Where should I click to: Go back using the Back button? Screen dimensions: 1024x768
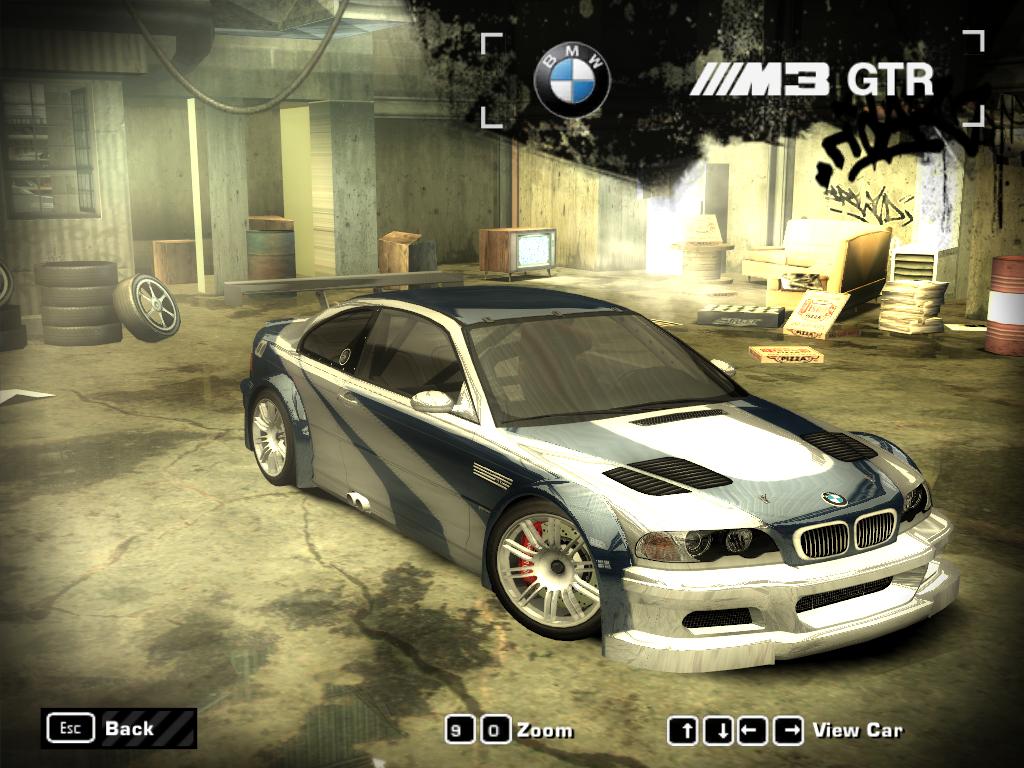[118, 728]
